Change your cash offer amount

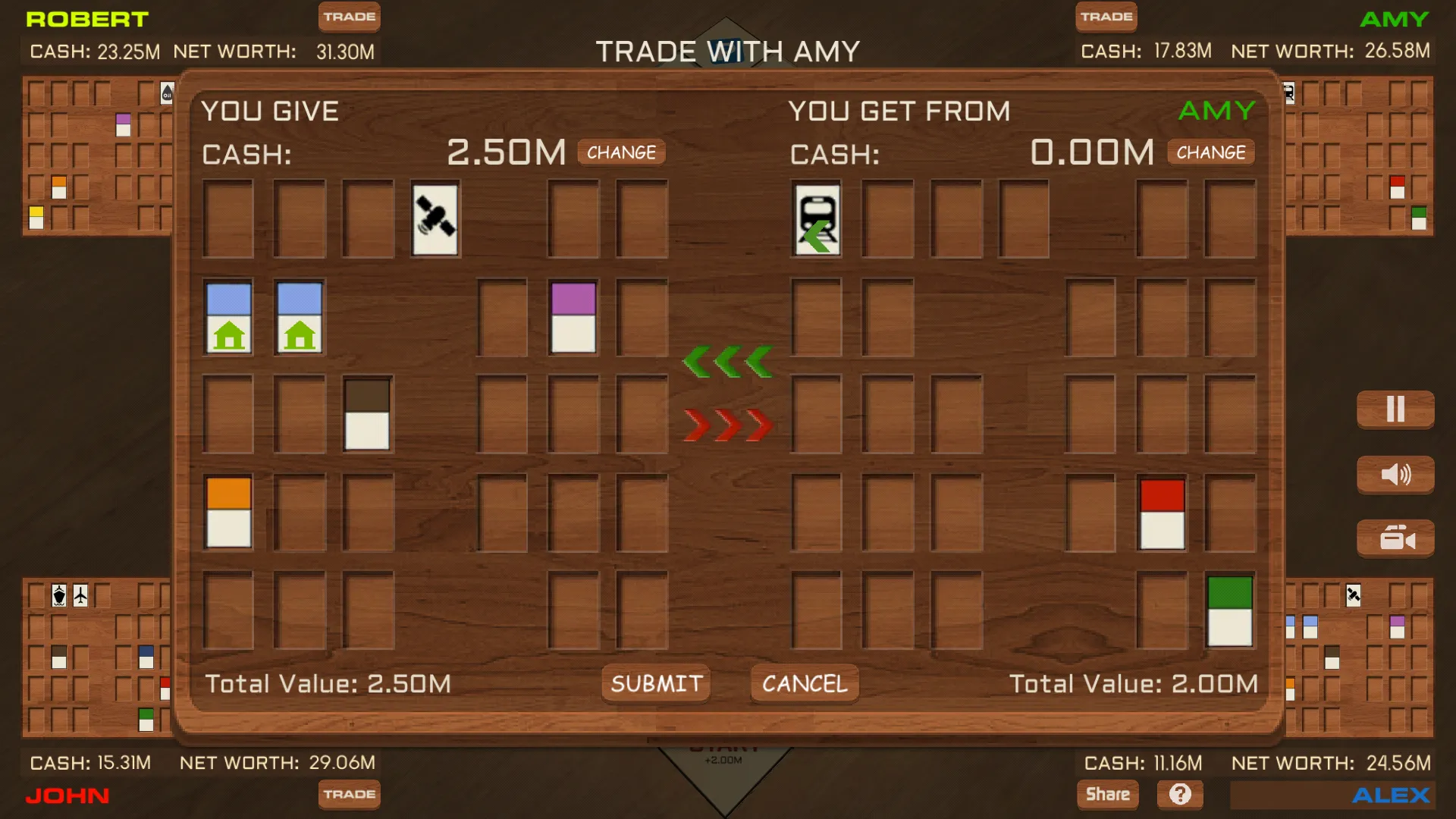621,152
